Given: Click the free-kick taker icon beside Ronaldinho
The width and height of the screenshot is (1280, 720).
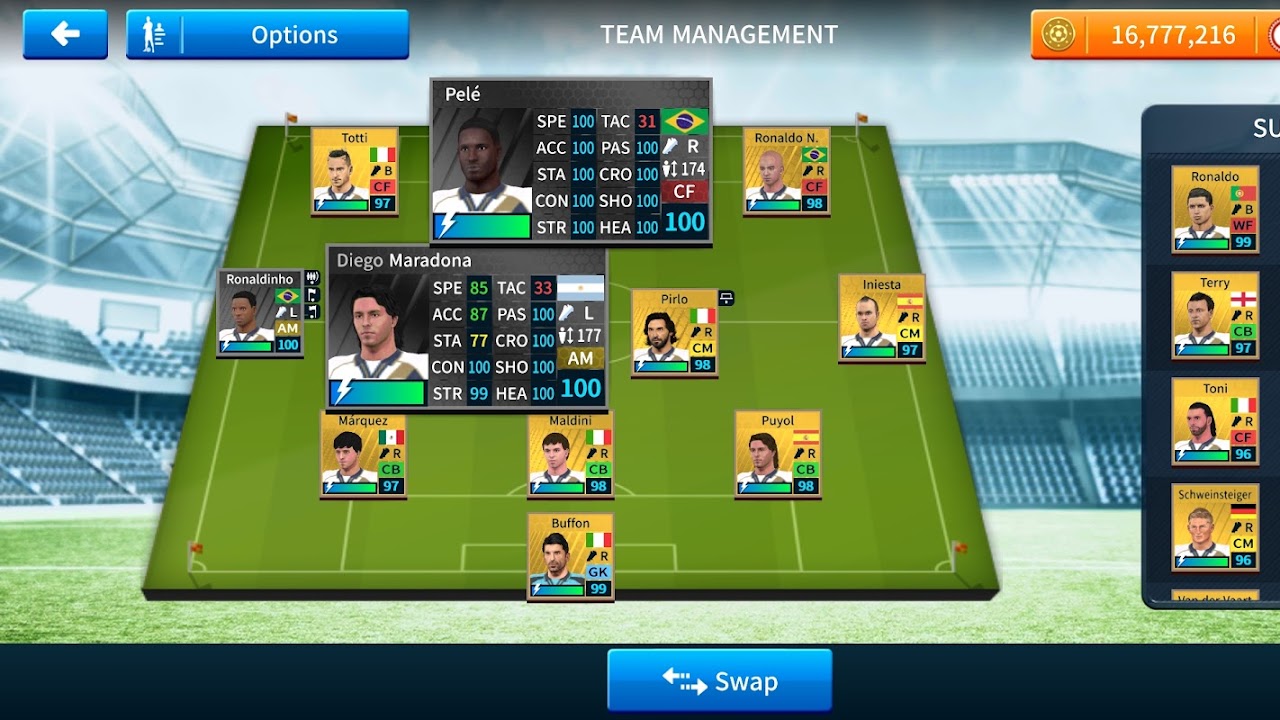Looking at the screenshot, I should 312,313.
